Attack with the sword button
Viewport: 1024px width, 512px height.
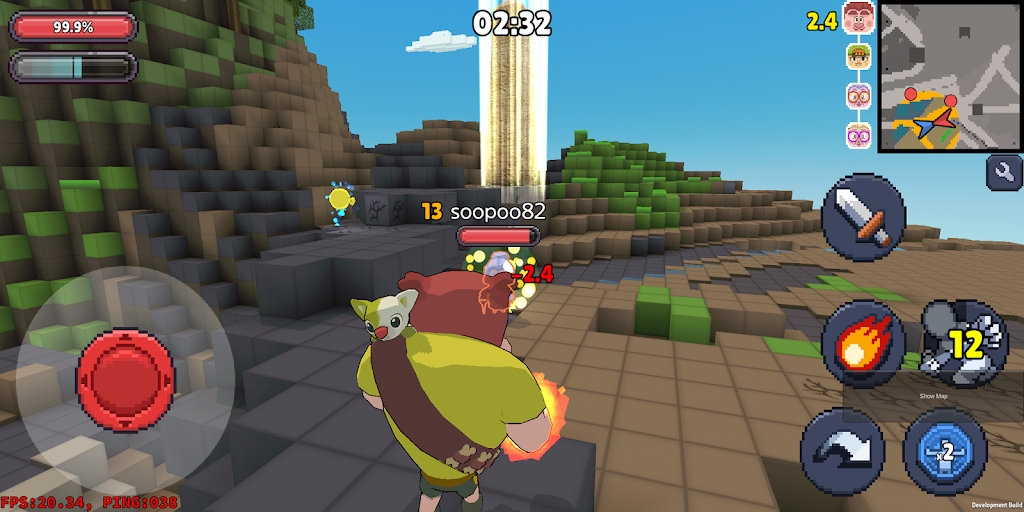tap(863, 216)
